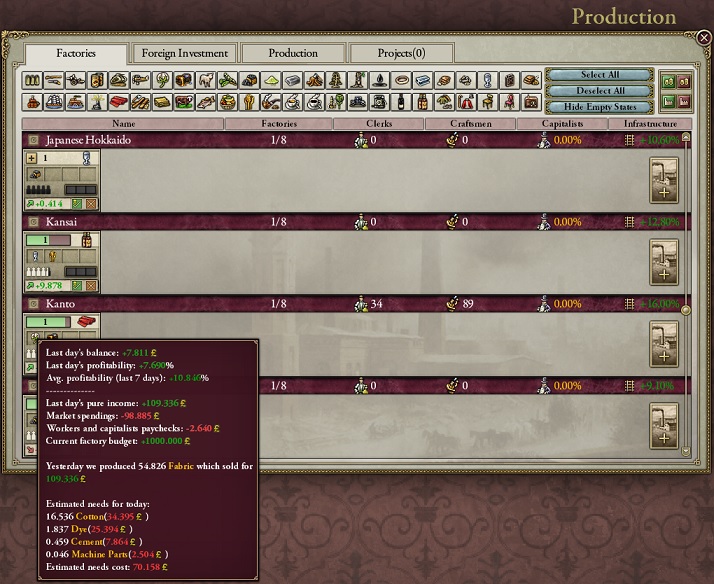Click the Select All filter button

click(599, 75)
